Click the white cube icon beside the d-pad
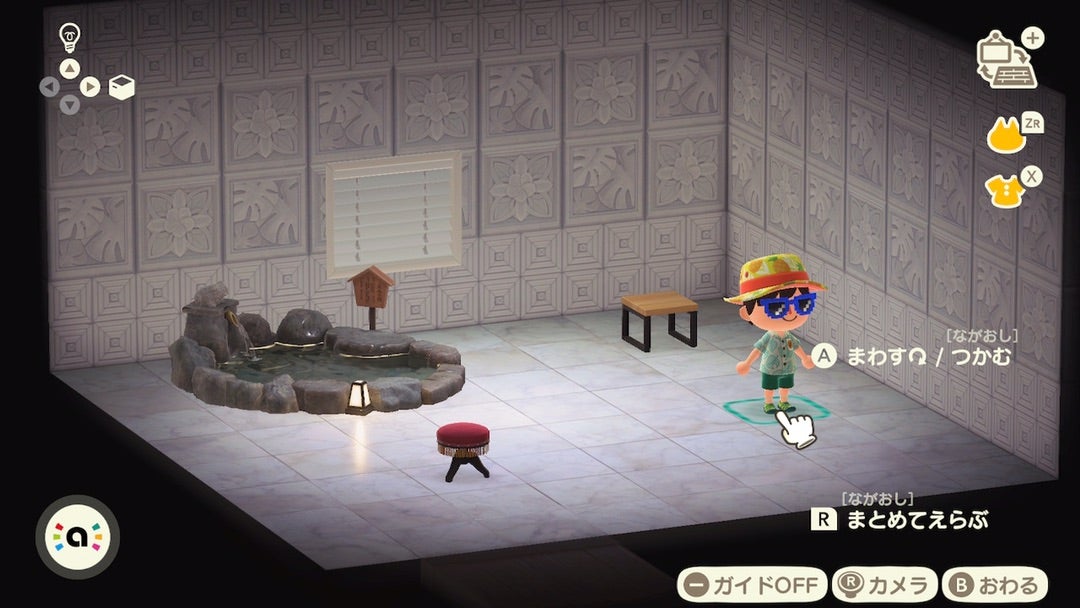Image resolution: width=1080 pixels, height=608 pixels. point(121,88)
